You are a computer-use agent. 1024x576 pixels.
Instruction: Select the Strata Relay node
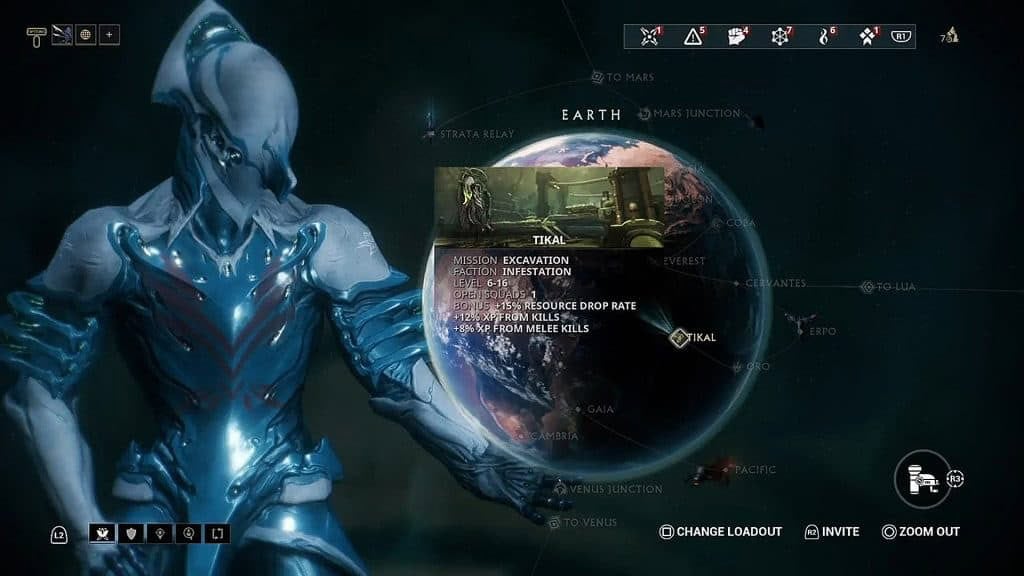[x=431, y=133]
